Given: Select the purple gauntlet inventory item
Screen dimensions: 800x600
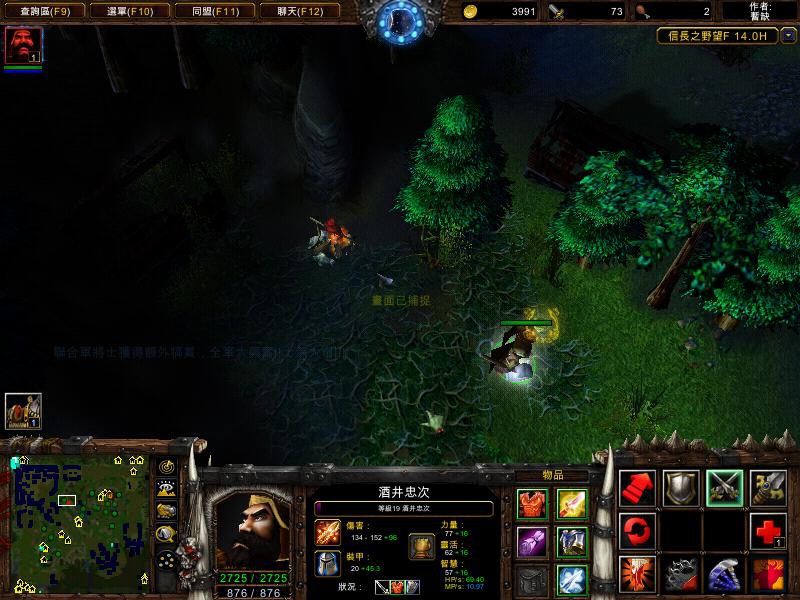Looking at the screenshot, I should 531,542.
